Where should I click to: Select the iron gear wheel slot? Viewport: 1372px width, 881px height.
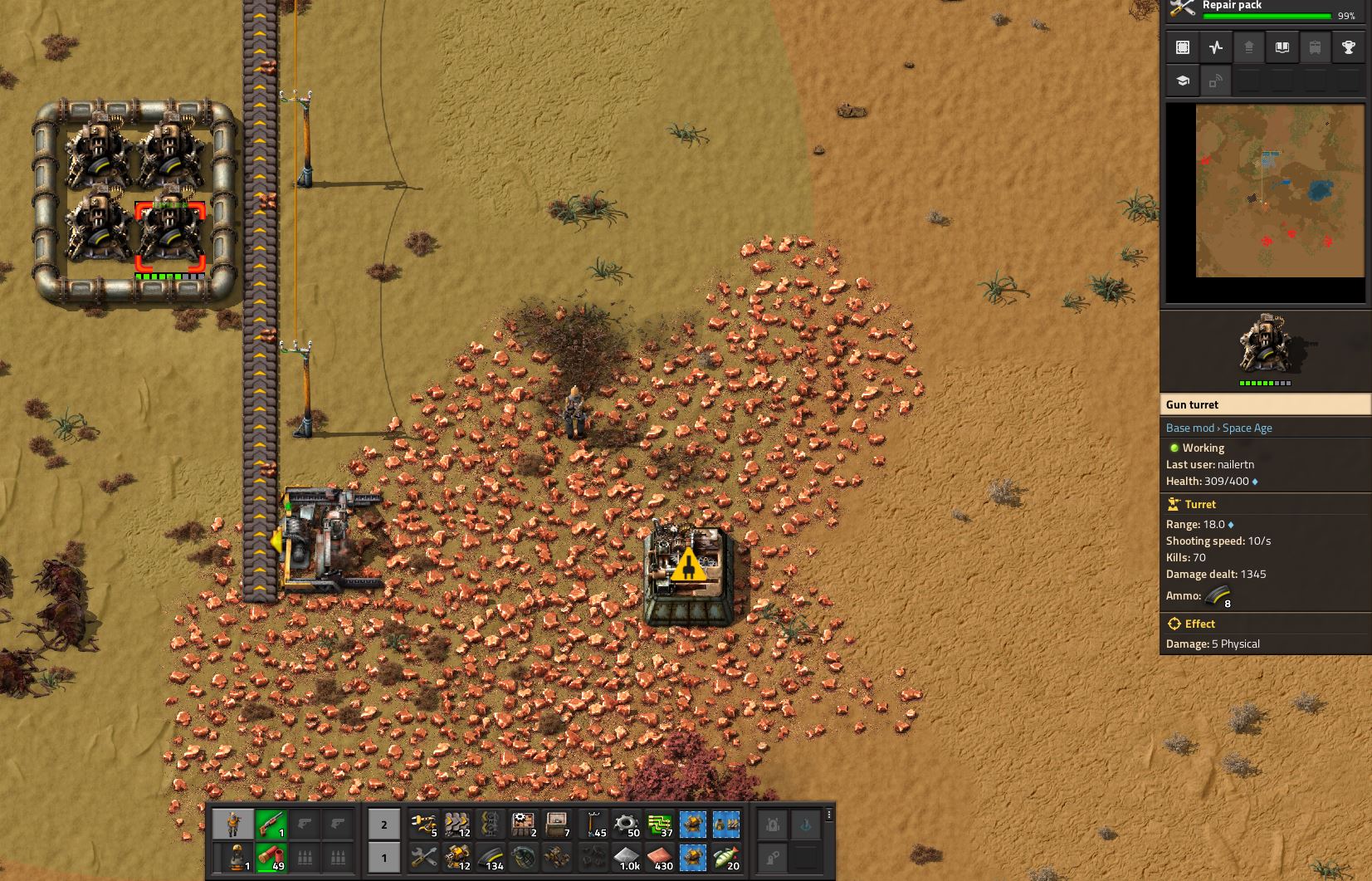pos(626,825)
